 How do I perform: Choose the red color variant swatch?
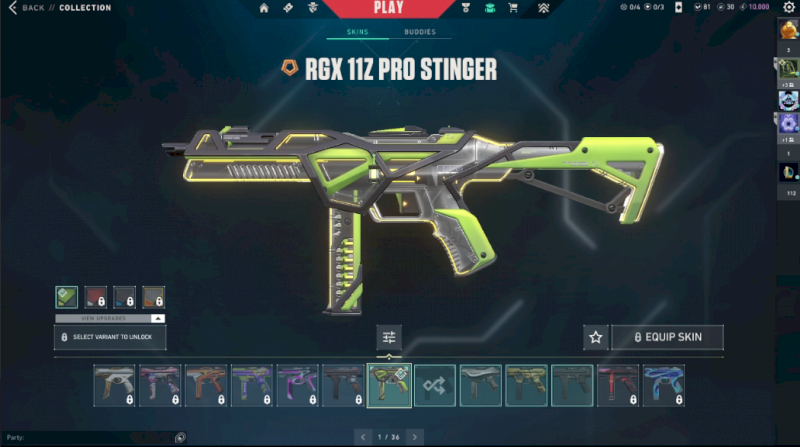pos(95,297)
